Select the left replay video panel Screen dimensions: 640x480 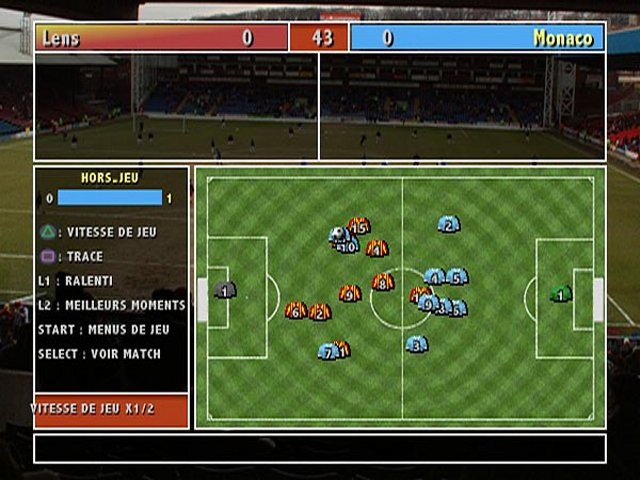(177, 106)
